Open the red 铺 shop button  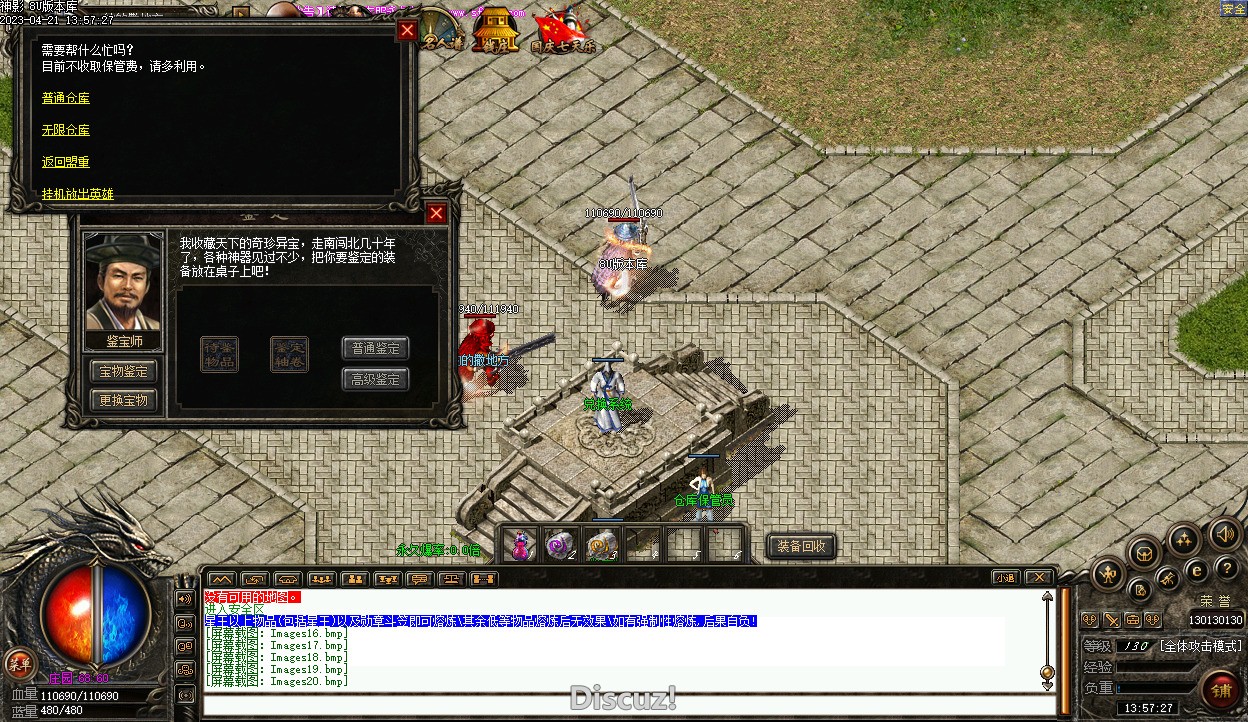click(x=1222, y=690)
